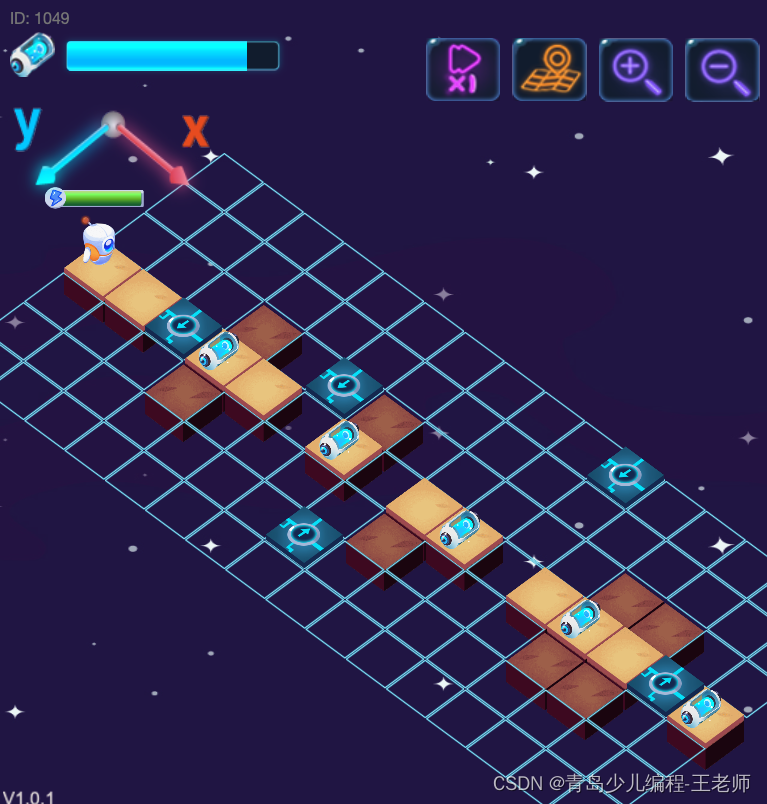Zoom in with the plus magnifier

click(x=636, y=69)
